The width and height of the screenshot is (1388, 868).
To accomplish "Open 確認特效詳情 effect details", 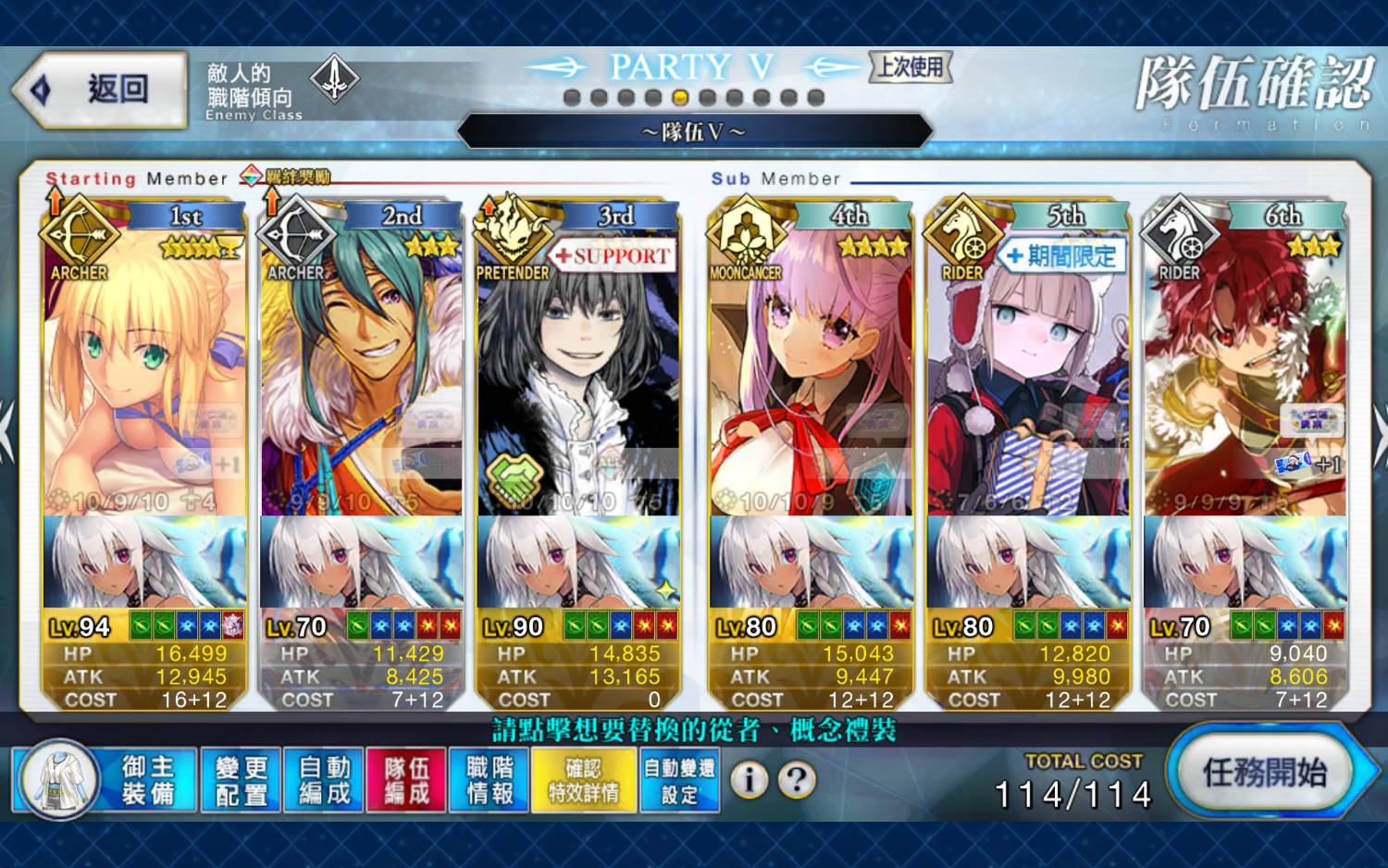I will [583, 780].
